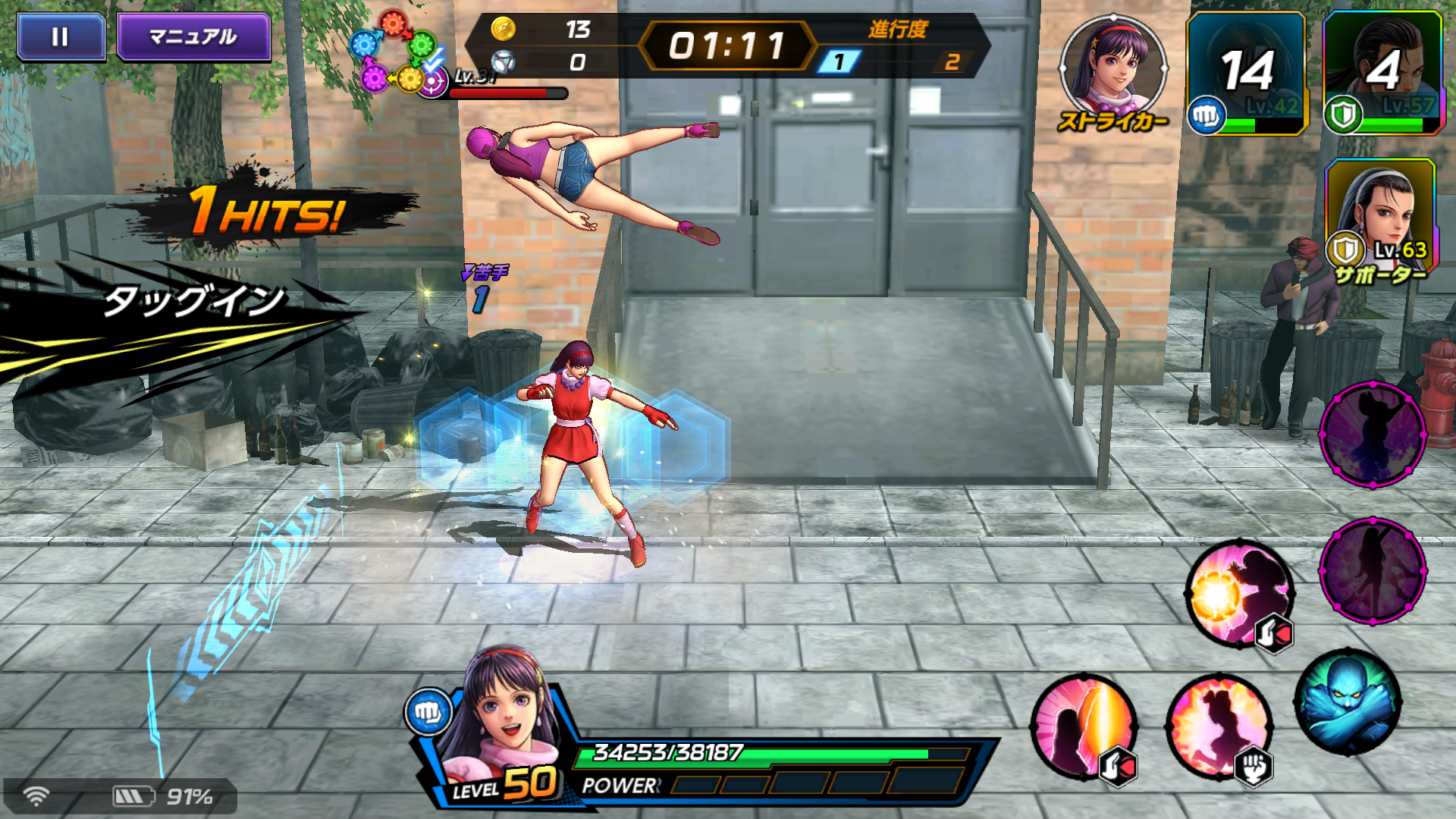Activate the upper purple silhouette special skill
Viewport: 1456px width, 819px height.
tap(1373, 434)
